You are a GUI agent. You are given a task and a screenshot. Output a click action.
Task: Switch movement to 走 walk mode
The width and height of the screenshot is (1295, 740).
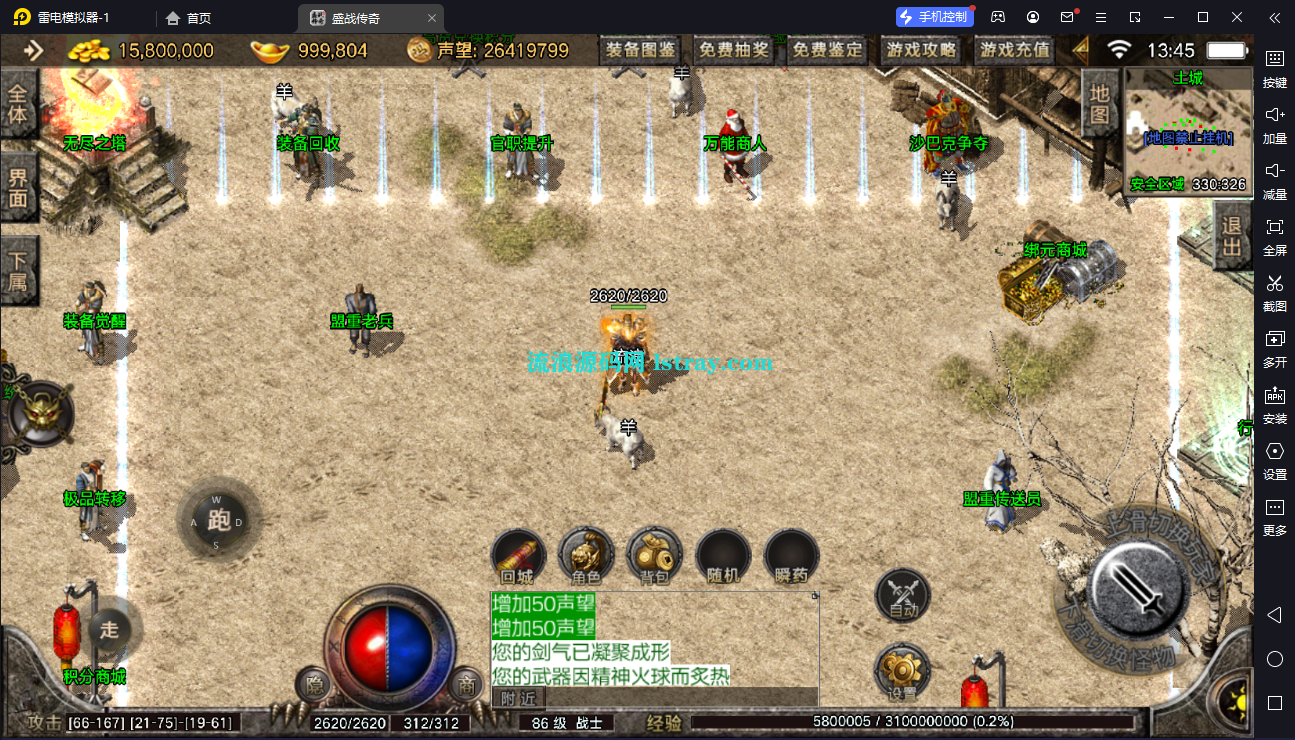coord(109,629)
